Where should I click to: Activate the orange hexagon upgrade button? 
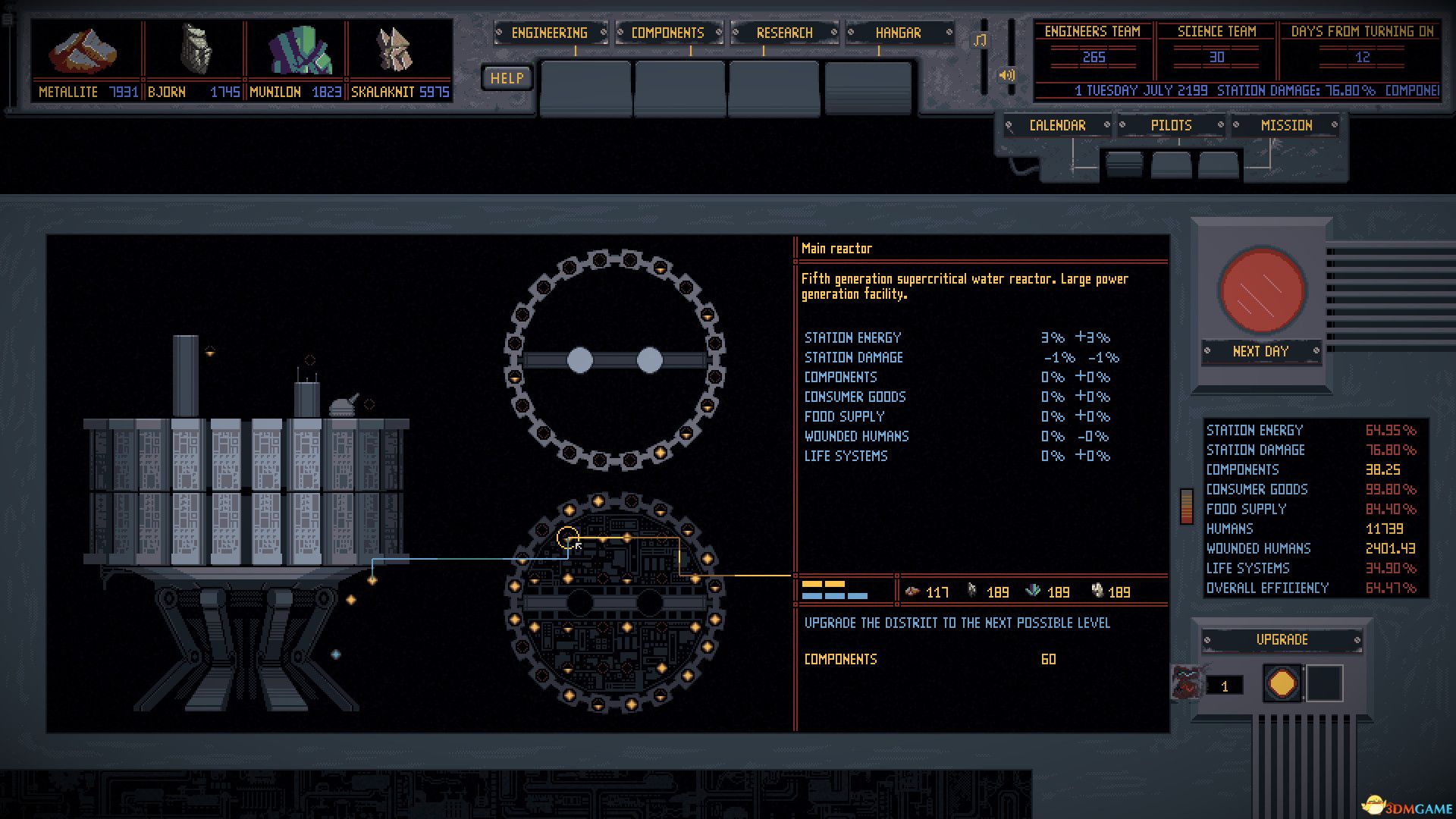[1282, 684]
